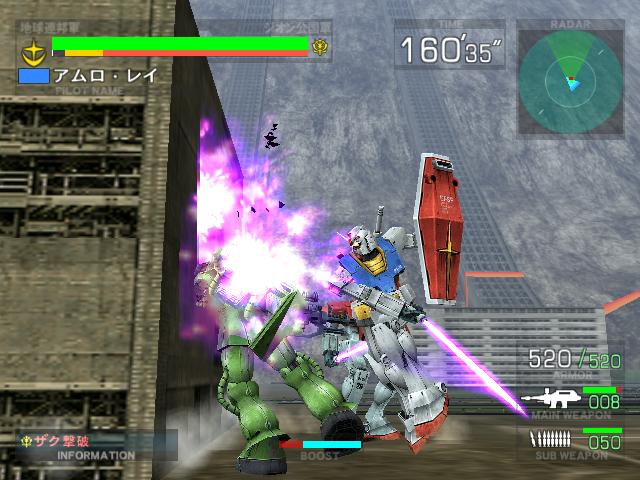Click the Zeon emblem by the health bar
This screenshot has width=640, height=480.
(321, 46)
